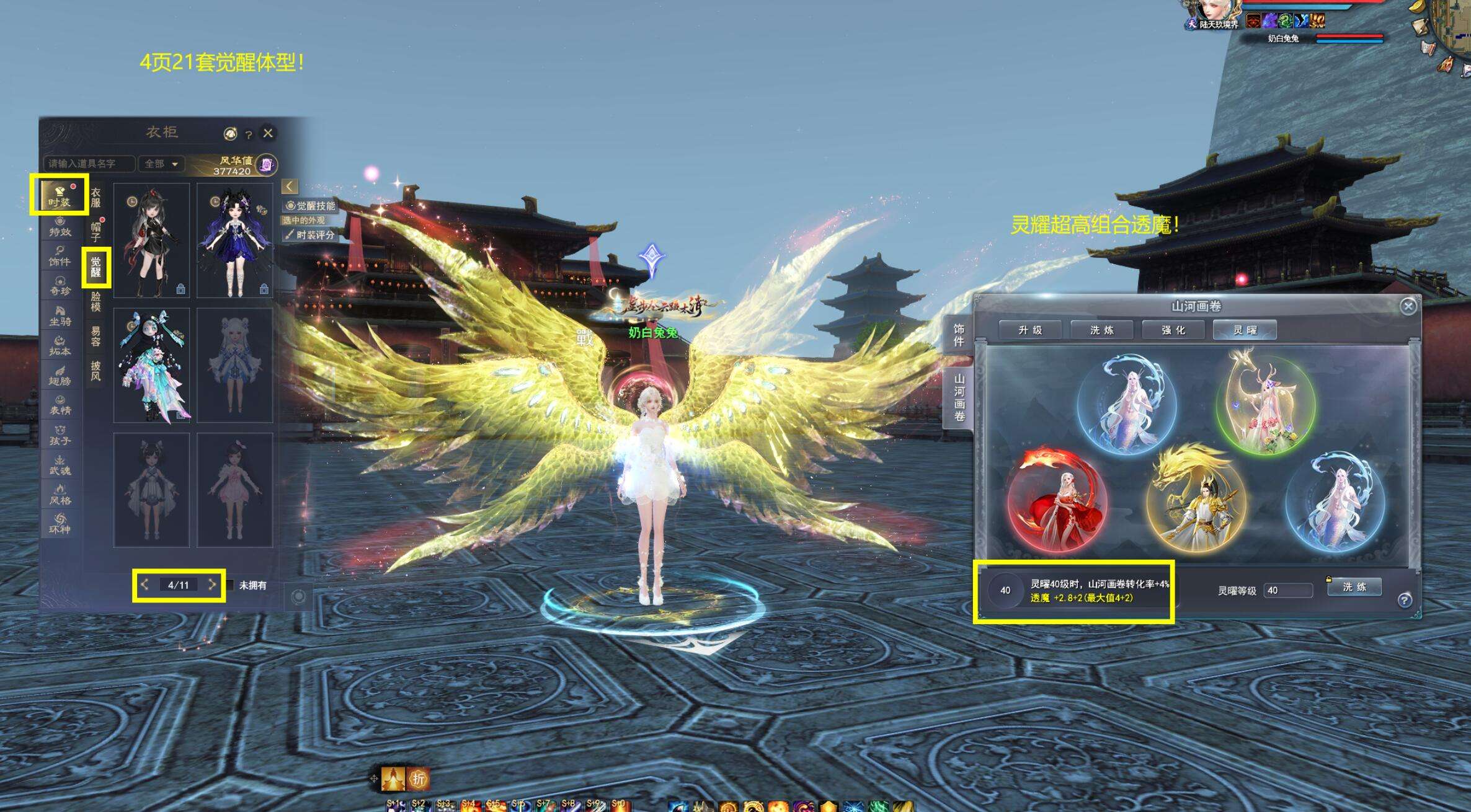Viewport: 1471px width, 812px height.
Task: Open the 全部 filter dropdown
Action: coord(161,164)
